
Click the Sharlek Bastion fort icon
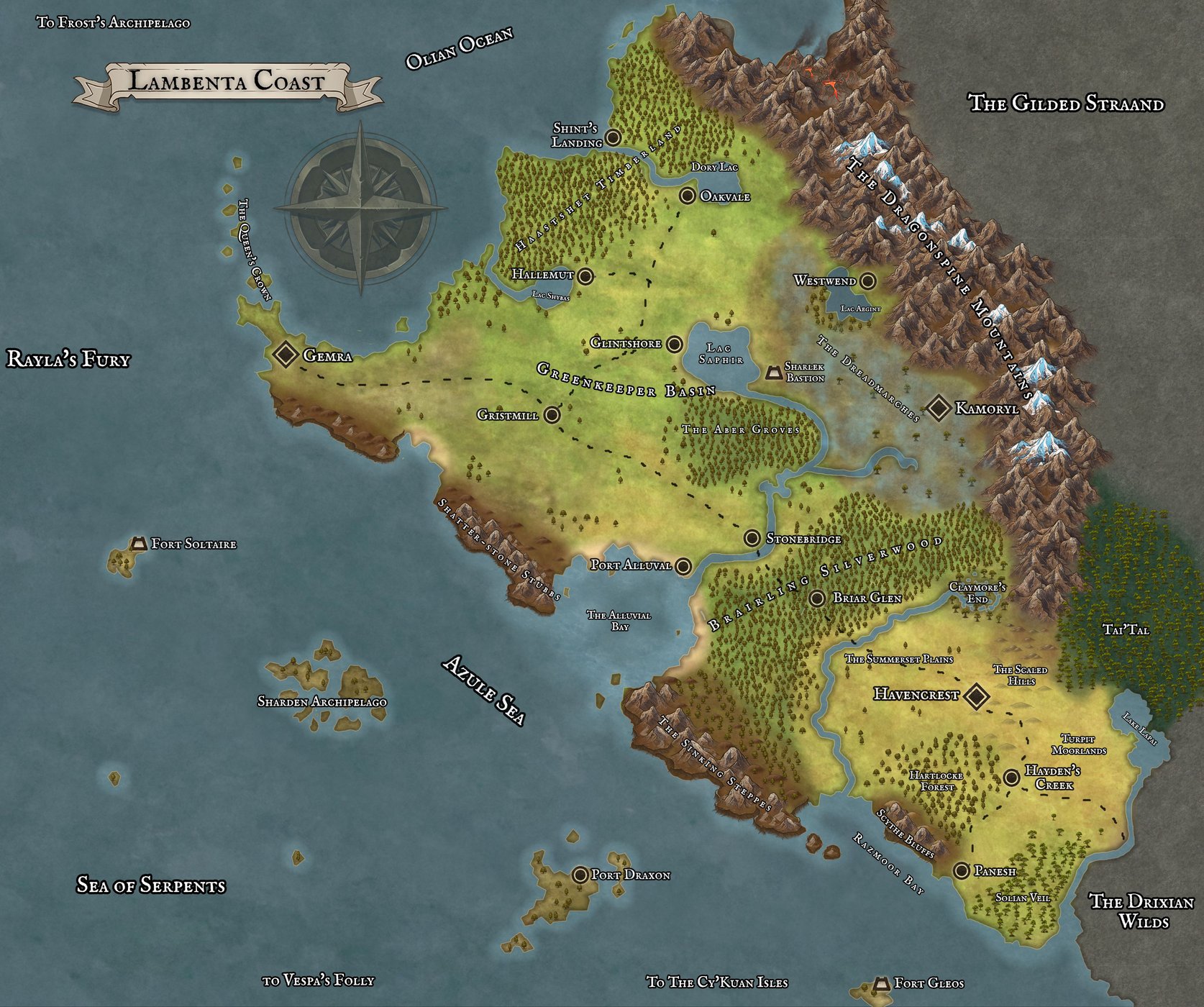tap(774, 373)
